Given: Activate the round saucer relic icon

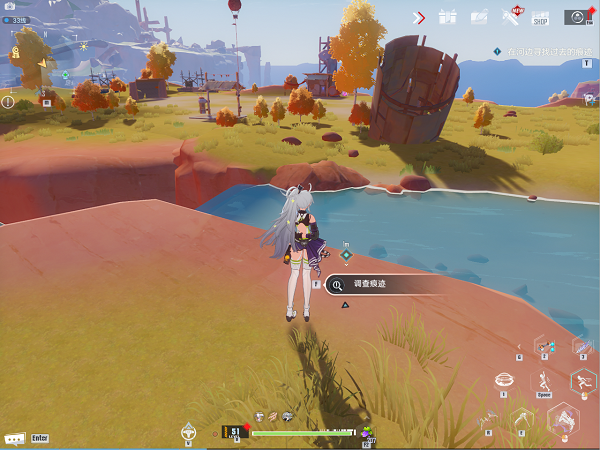Looking at the screenshot, I should pos(505,381).
